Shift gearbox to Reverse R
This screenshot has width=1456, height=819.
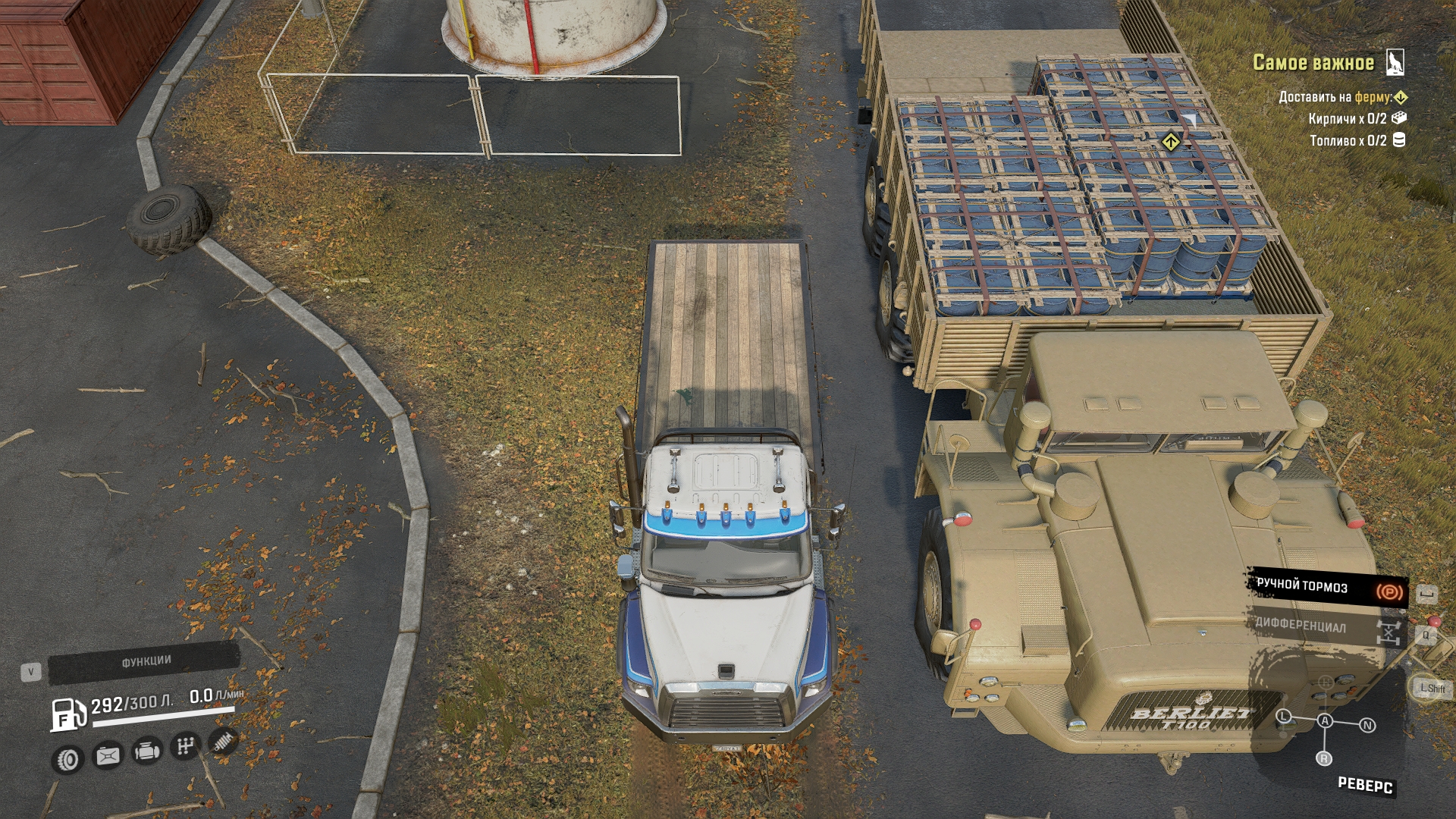1323,758
